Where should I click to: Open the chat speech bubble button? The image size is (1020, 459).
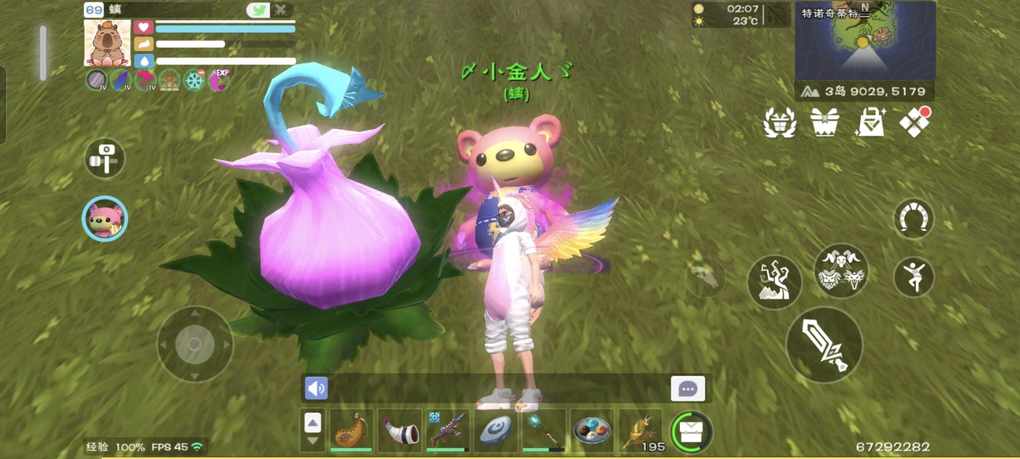pos(687,389)
